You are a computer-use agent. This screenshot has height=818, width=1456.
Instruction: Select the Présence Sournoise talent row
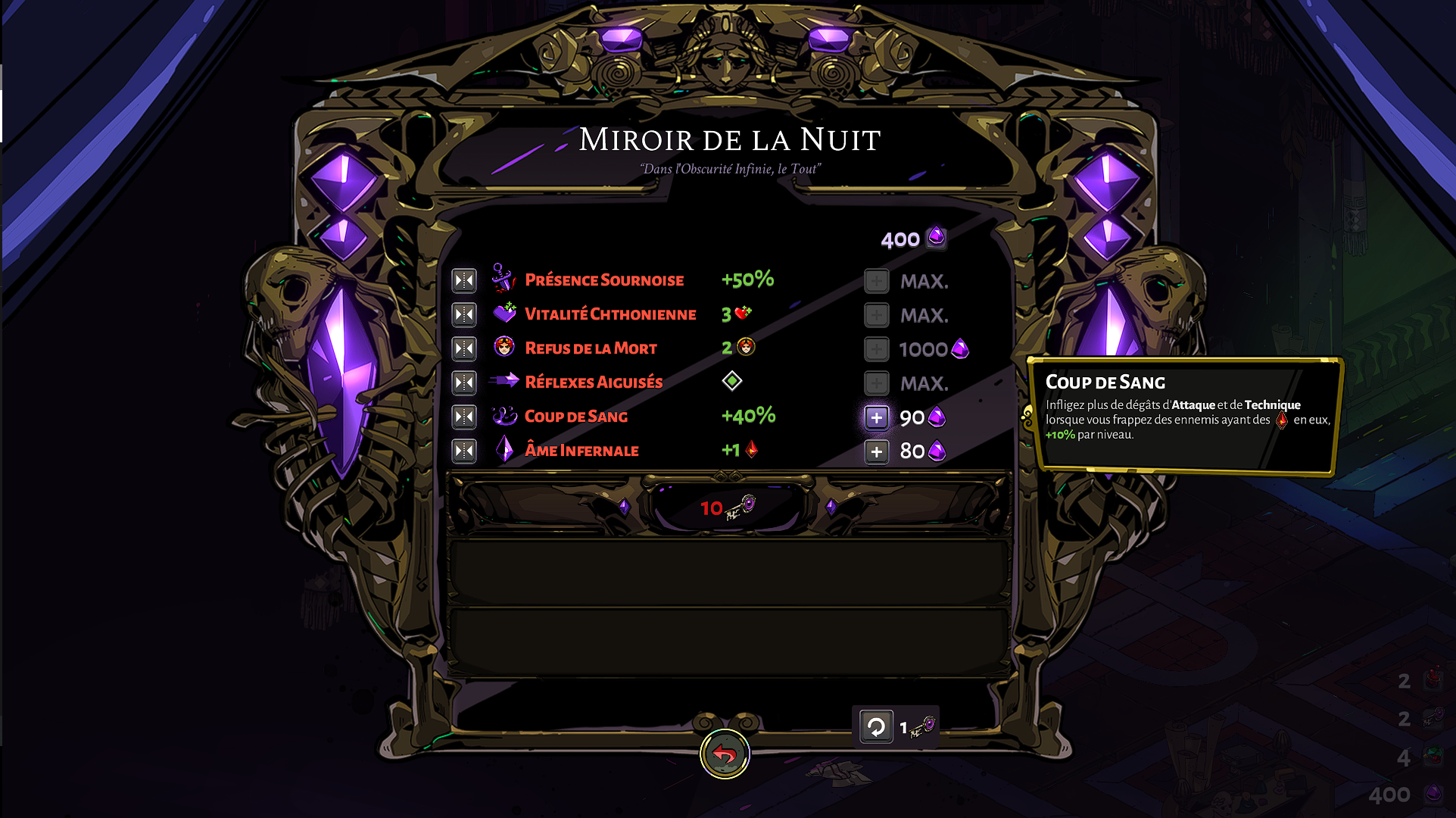click(604, 280)
